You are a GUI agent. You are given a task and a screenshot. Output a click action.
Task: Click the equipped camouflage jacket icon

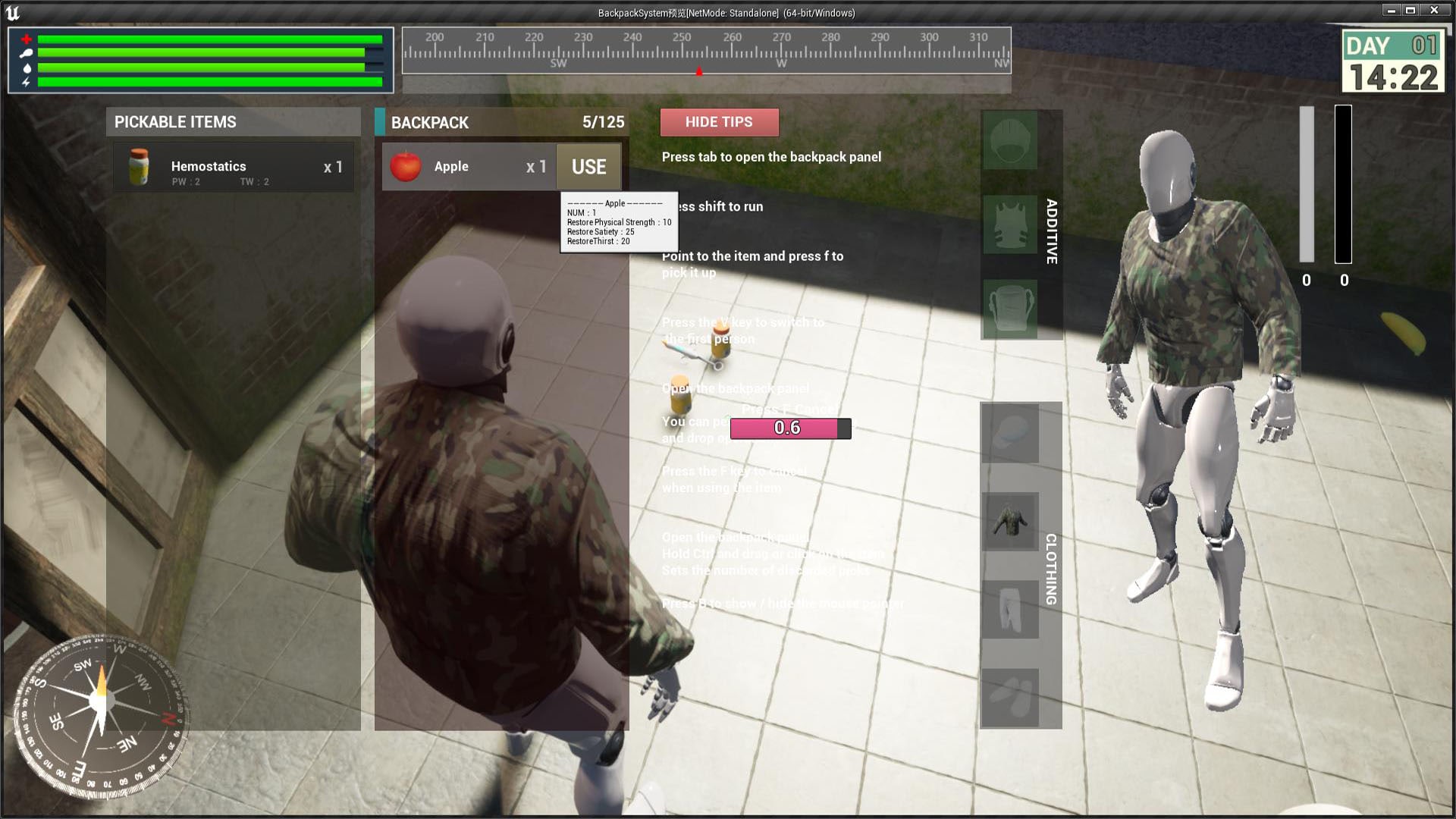1012,522
